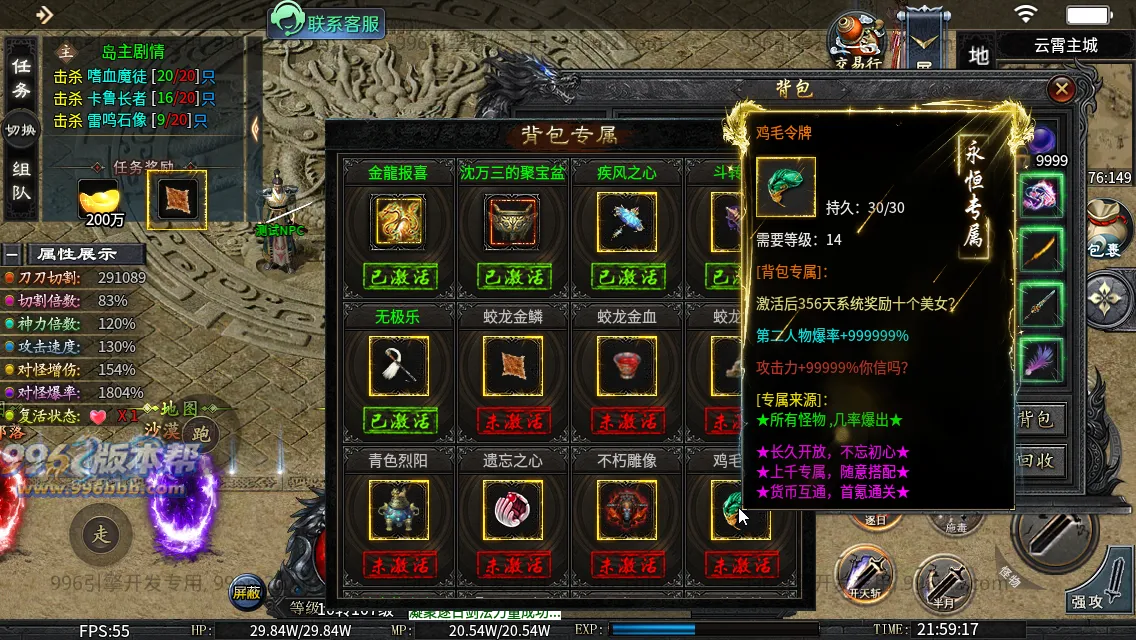Screen dimensions: 1136x640
Task: Select the 无极乐 item slot
Action: coord(398,365)
